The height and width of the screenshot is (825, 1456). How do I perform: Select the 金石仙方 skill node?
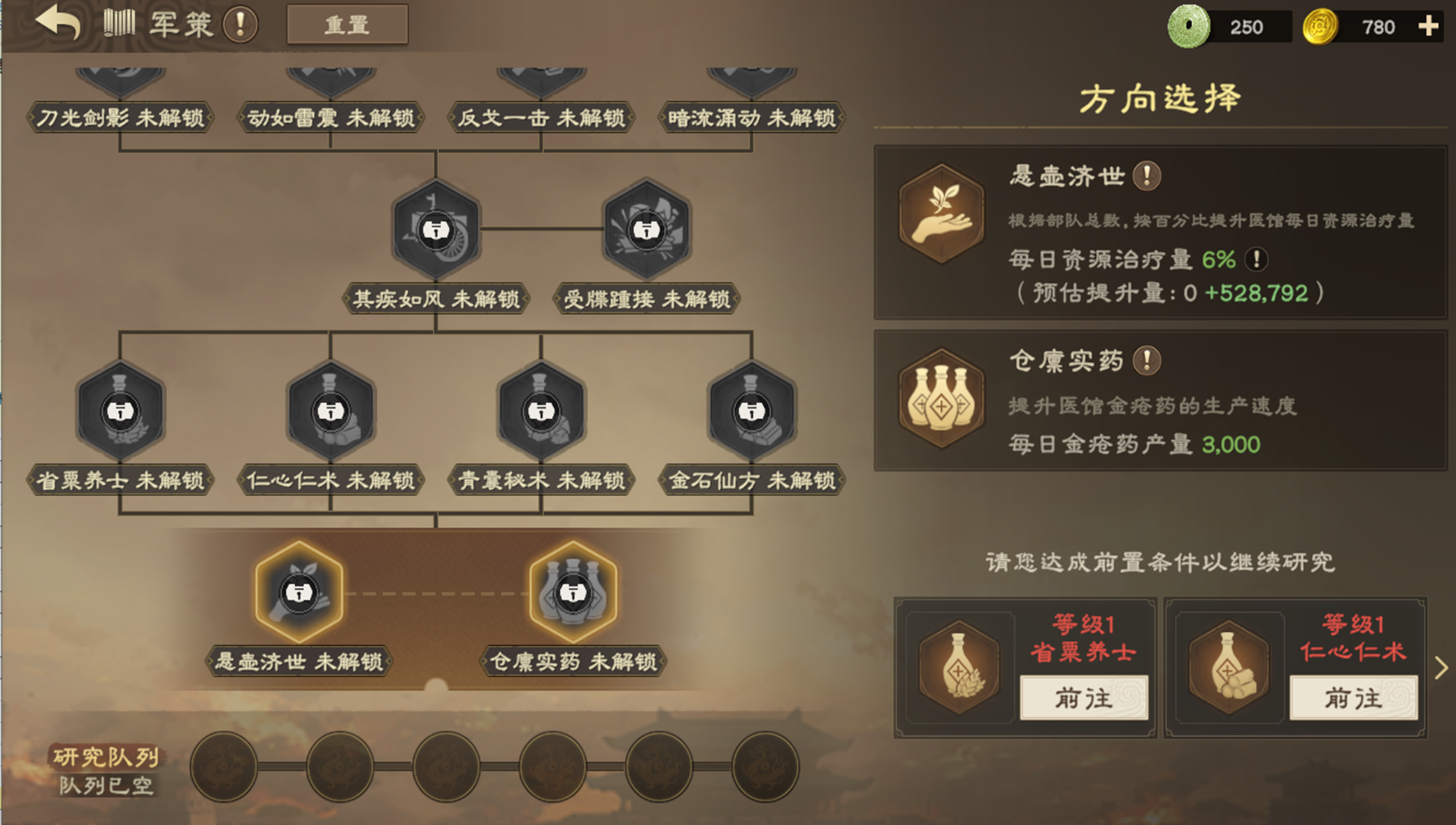[x=752, y=411]
